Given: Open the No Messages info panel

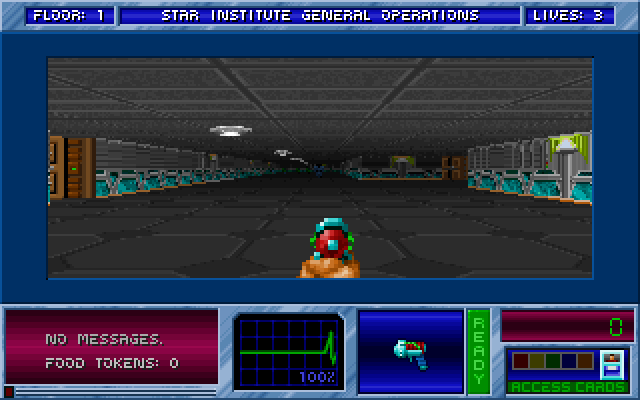Looking at the screenshot, I should click(111, 350).
